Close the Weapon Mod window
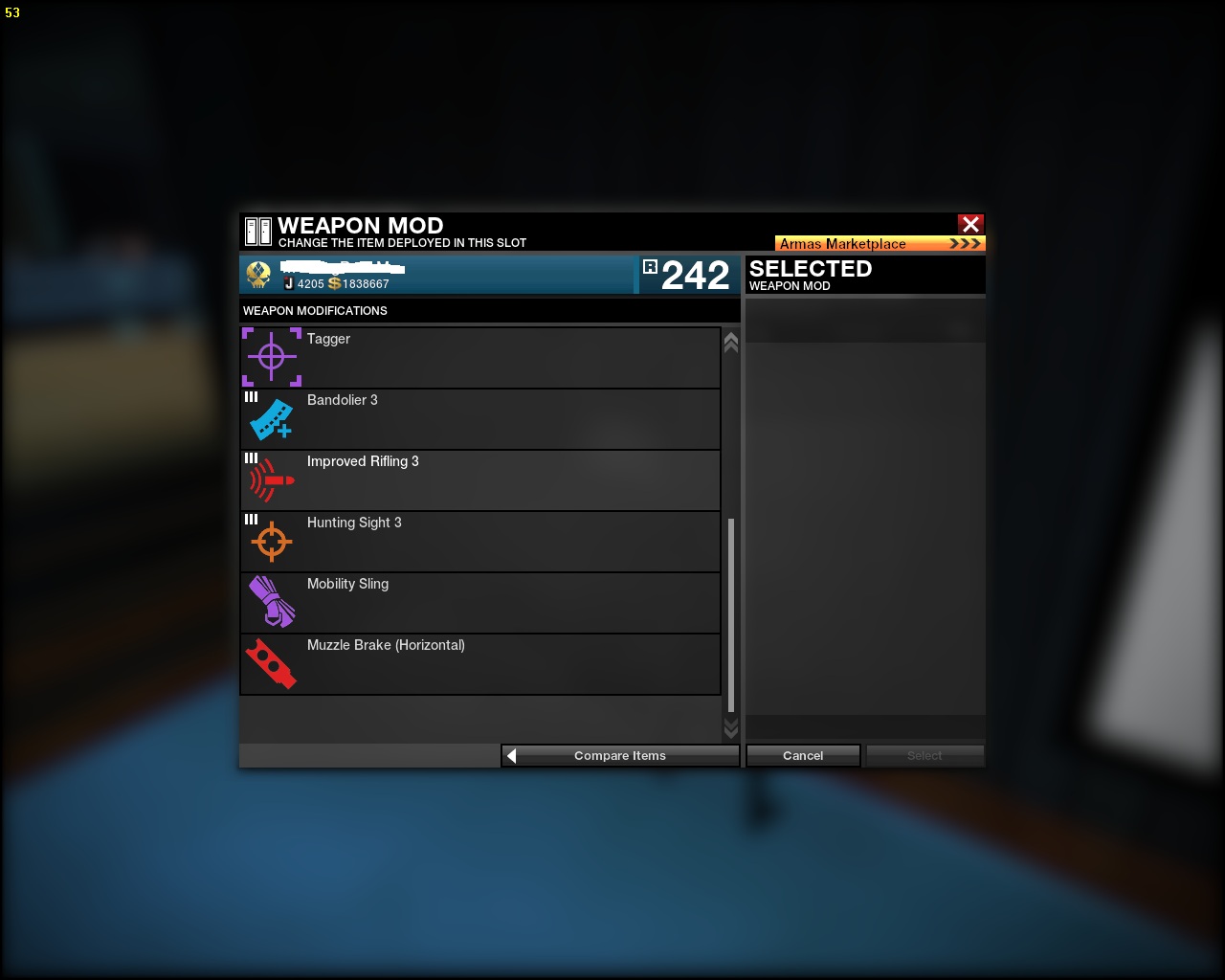 tap(970, 224)
